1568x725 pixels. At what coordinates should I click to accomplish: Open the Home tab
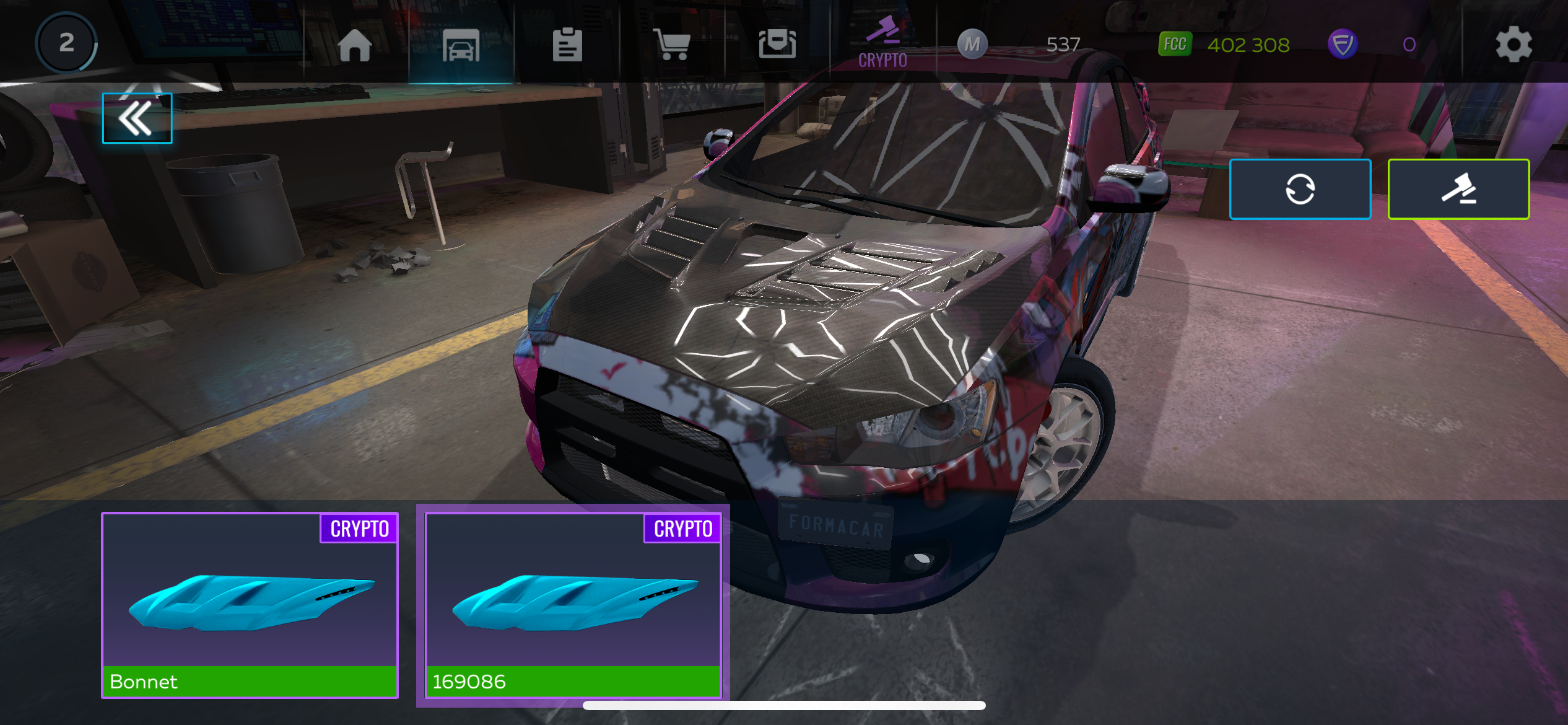(355, 45)
